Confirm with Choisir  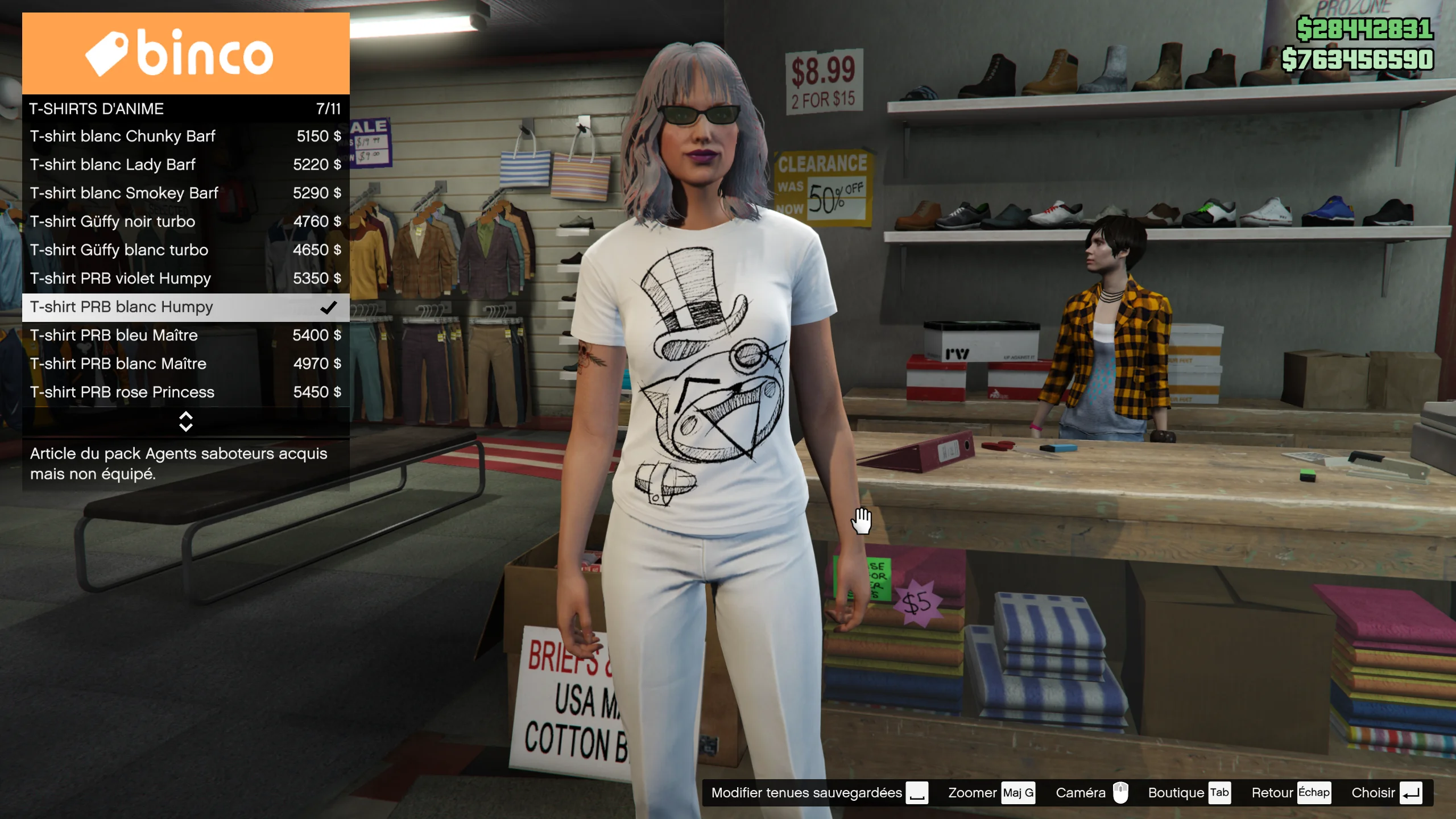1386,793
